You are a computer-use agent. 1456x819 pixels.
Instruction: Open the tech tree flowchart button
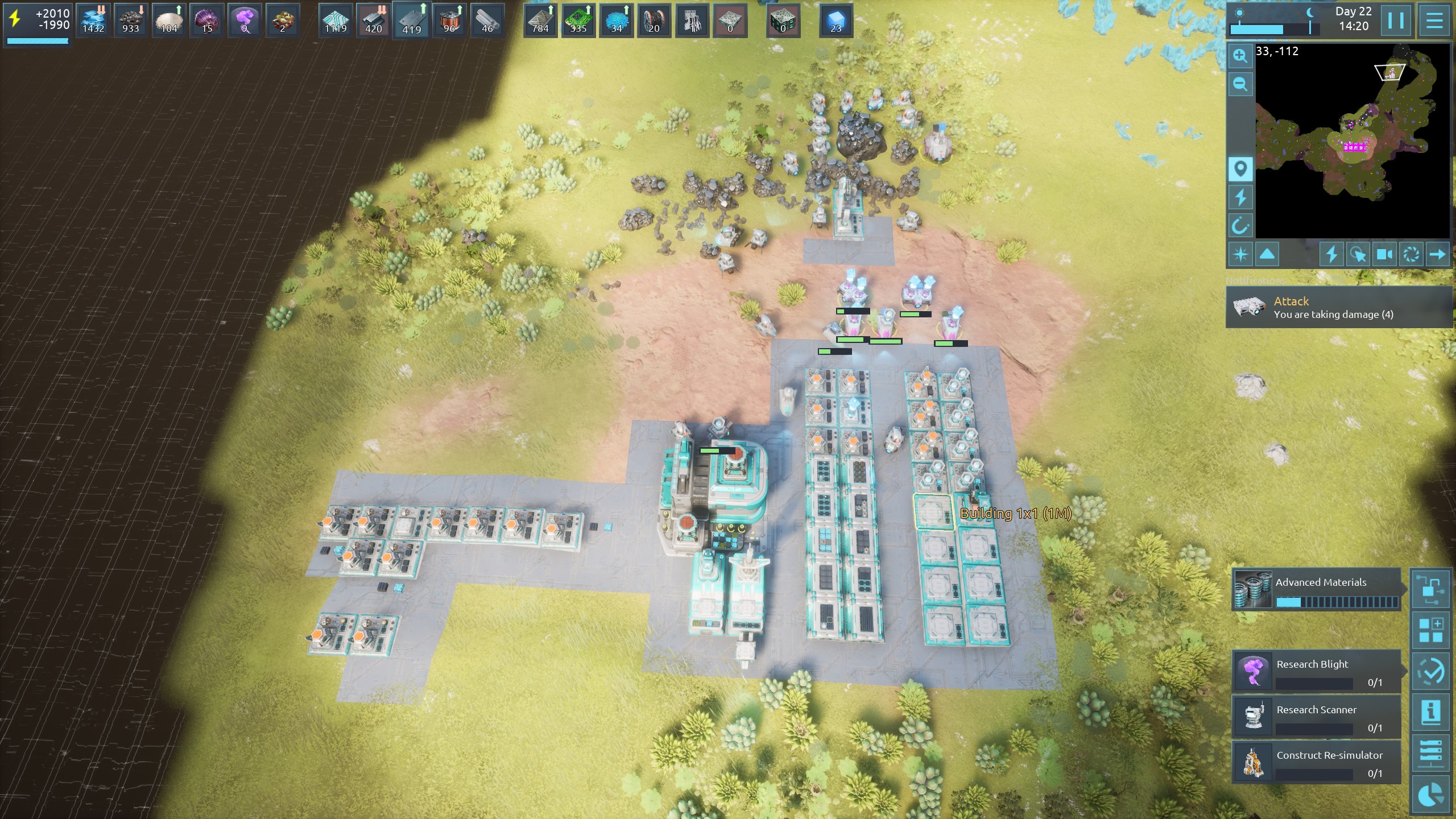pos(1431,590)
